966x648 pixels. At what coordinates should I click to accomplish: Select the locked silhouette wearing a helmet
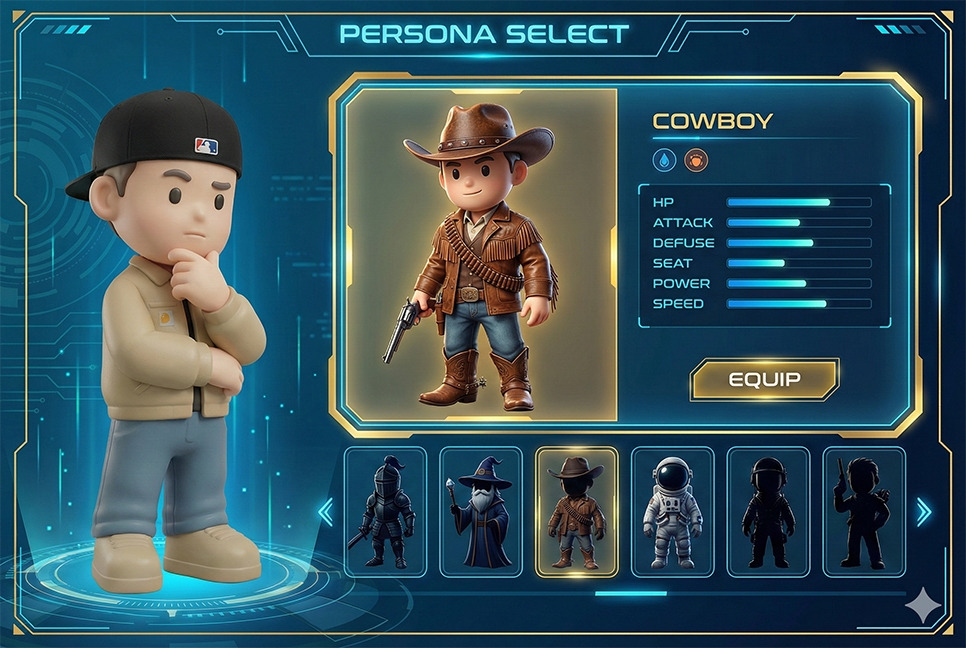coord(768,512)
